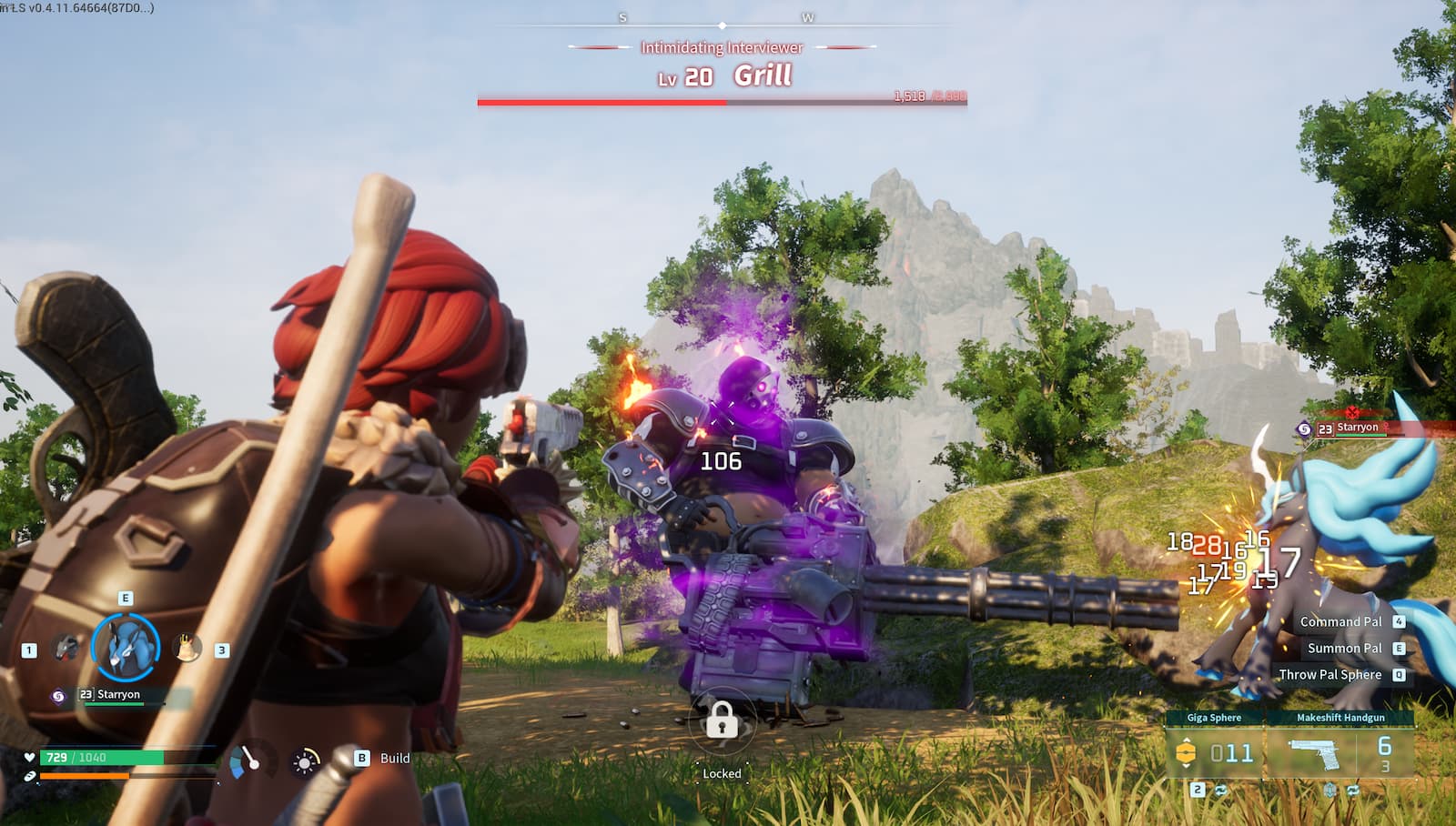Select the active Starryon pal portrait
The height and width of the screenshot is (826, 1456).
tap(126, 647)
